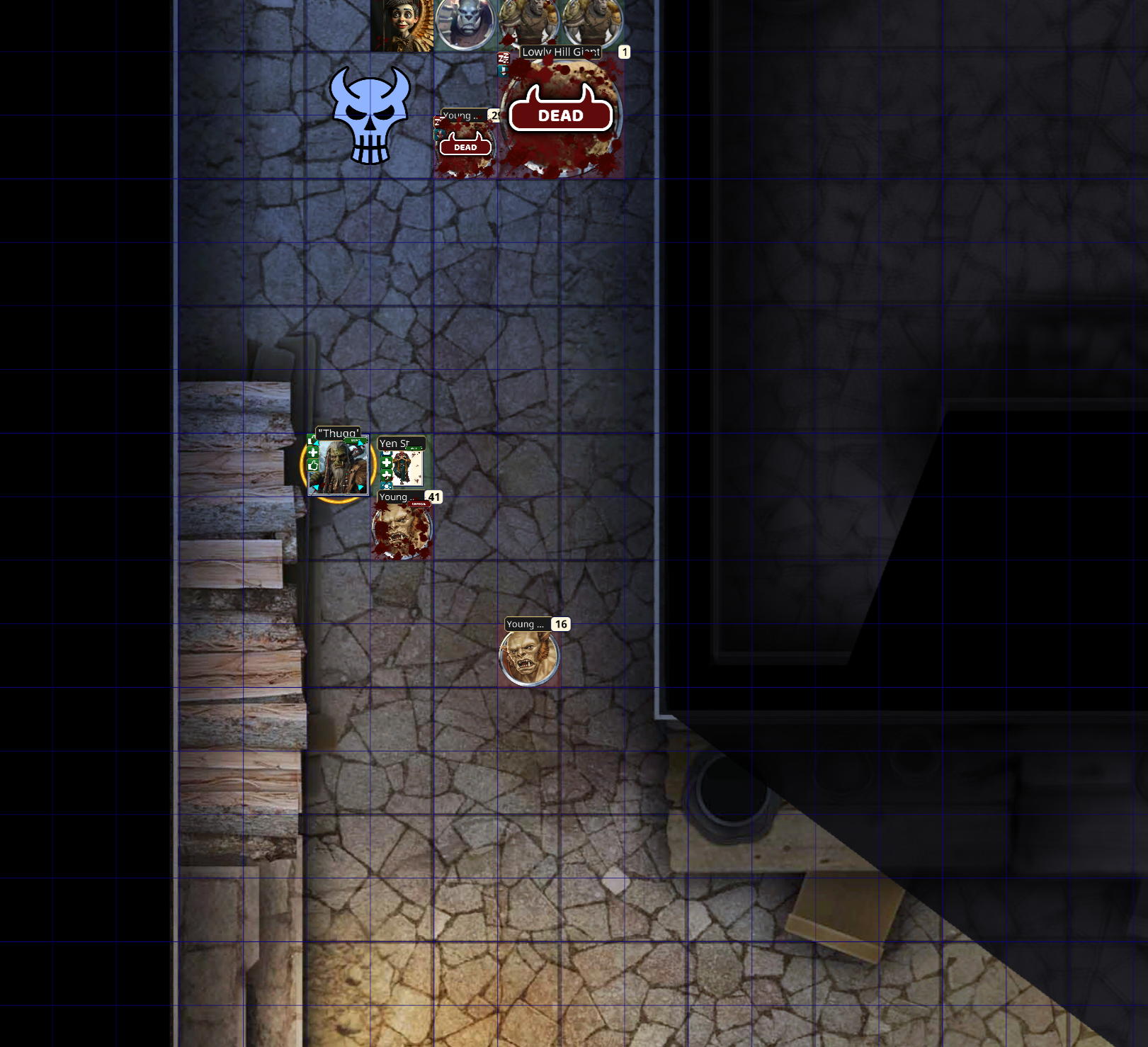Screen dimensions: 1148x1047
Task: Click the top-right triangle handle on Thugg's token
Action: (360, 443)
